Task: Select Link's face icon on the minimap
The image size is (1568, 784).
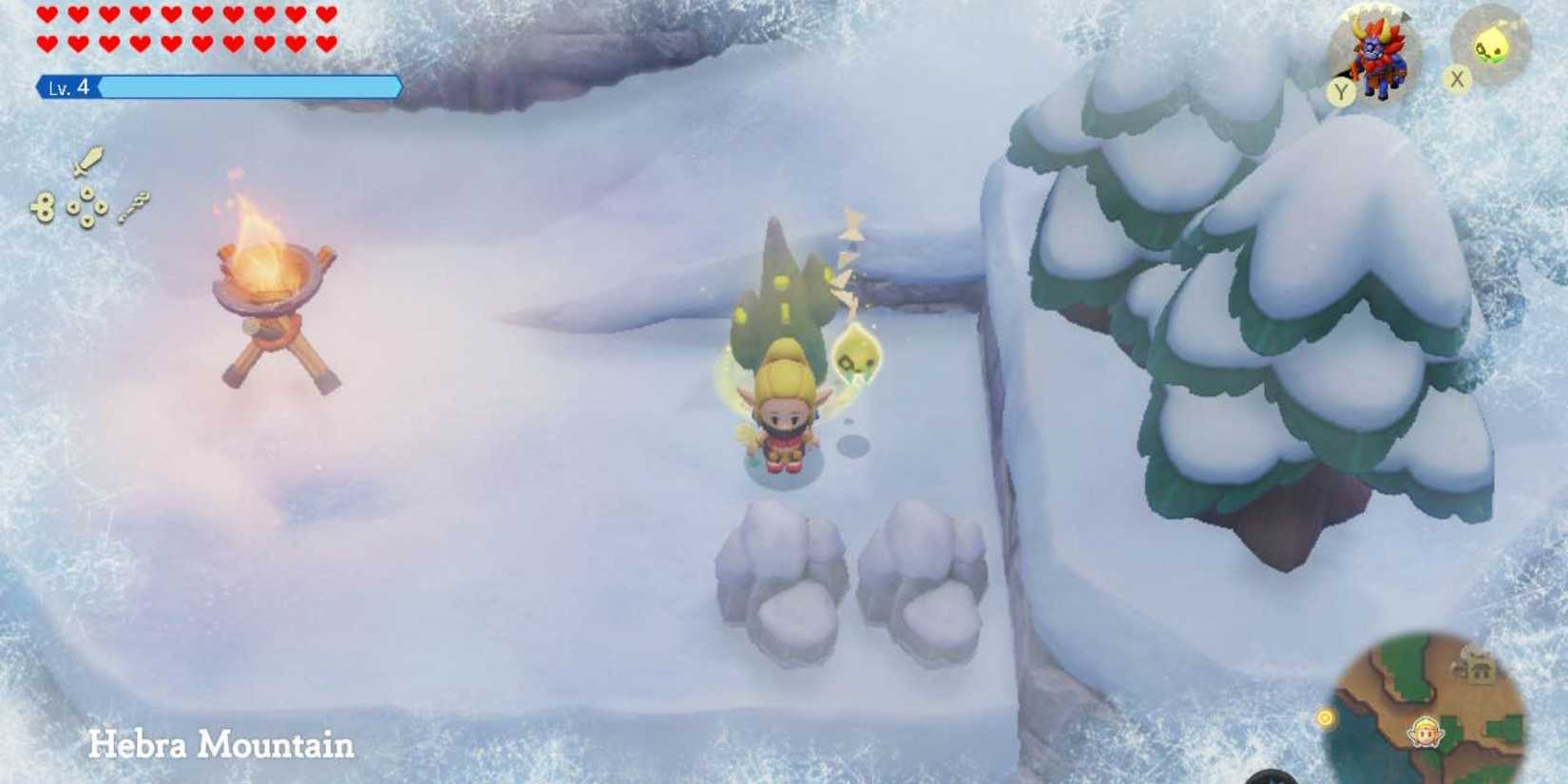Action: tap(1426, 732)
